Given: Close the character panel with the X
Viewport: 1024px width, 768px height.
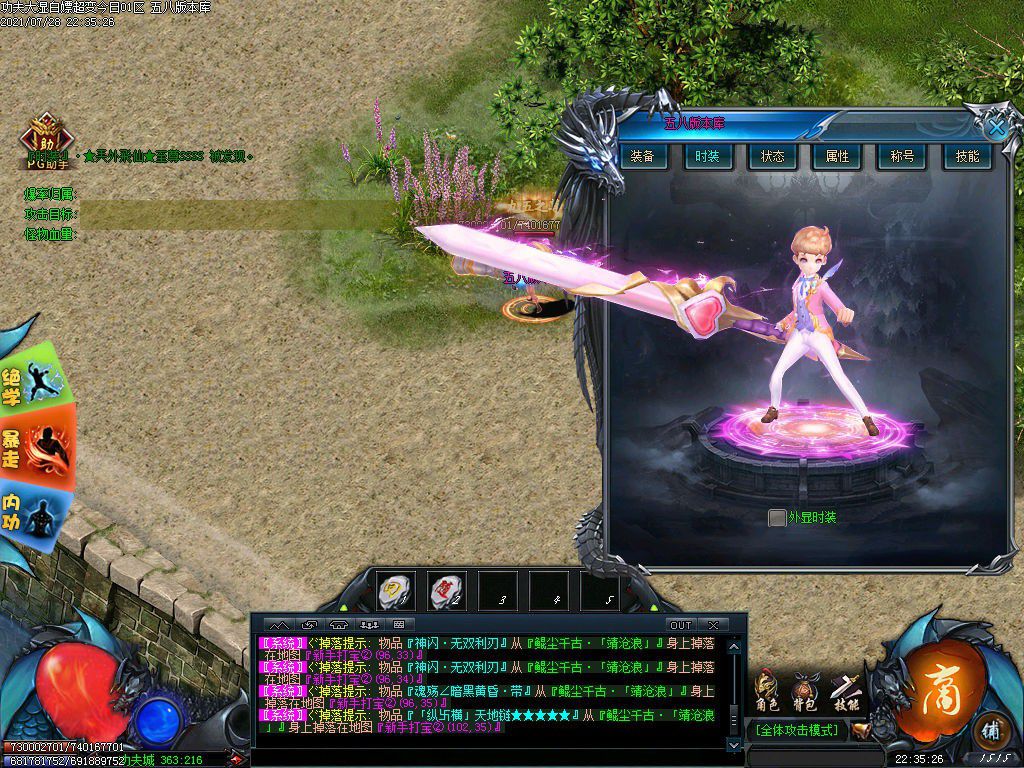Looking at the screenshot, I should tap(996, 127).
